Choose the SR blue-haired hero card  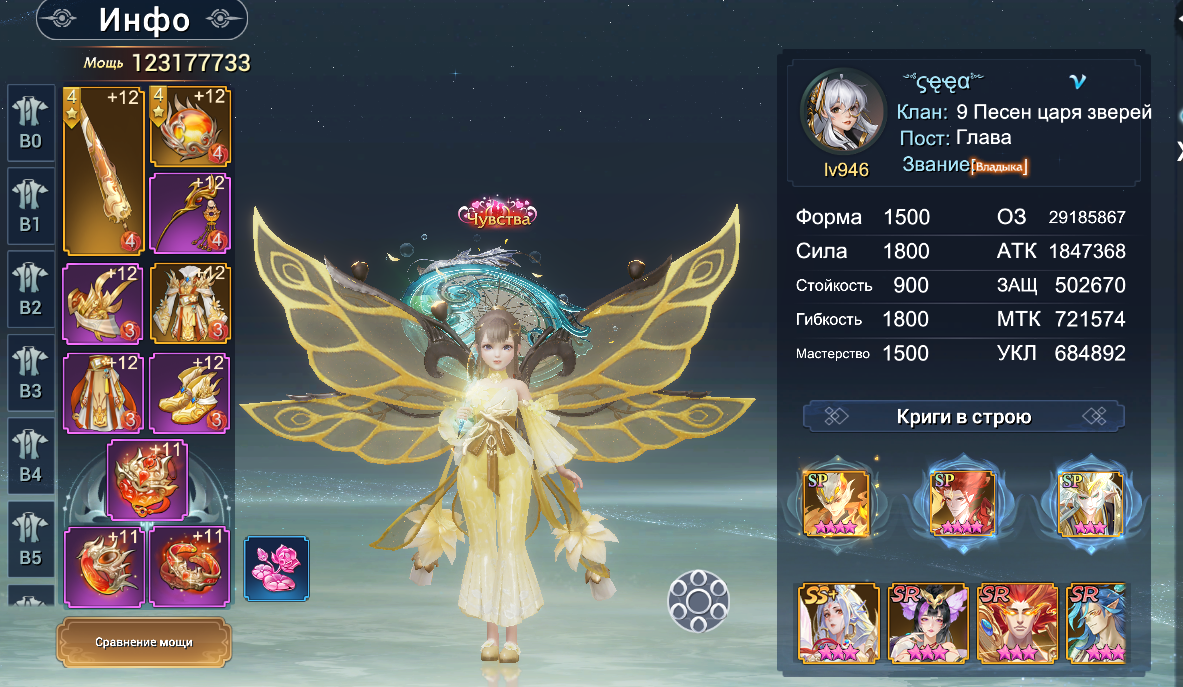tap(1096, 624)
